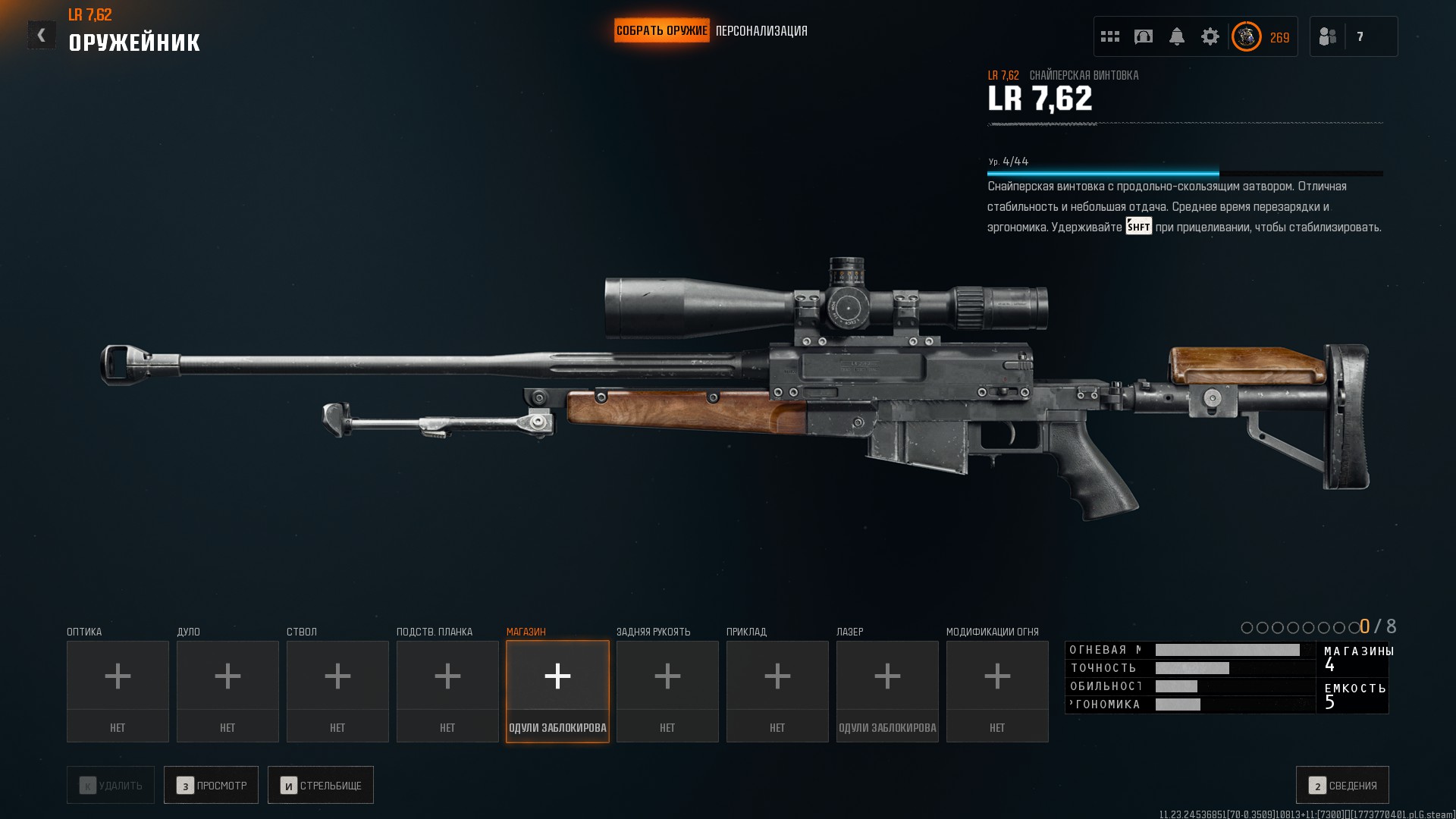Open the social friends panel

click(x=1328, y=36)
